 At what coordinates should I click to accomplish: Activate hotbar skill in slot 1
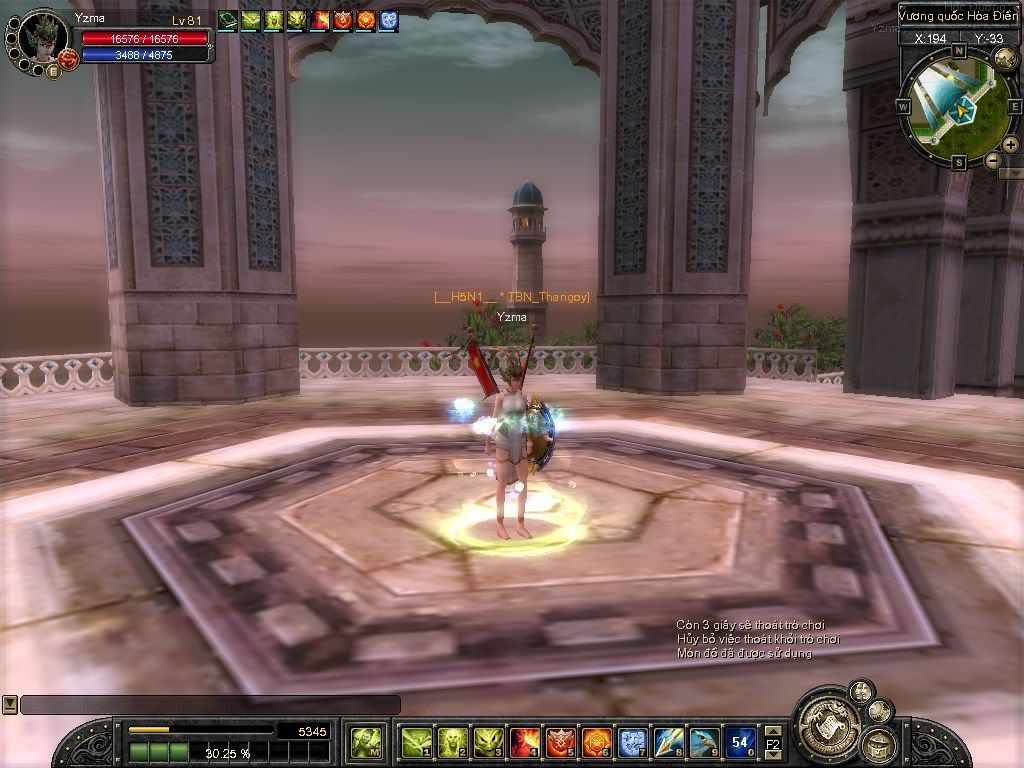[416, 742]
